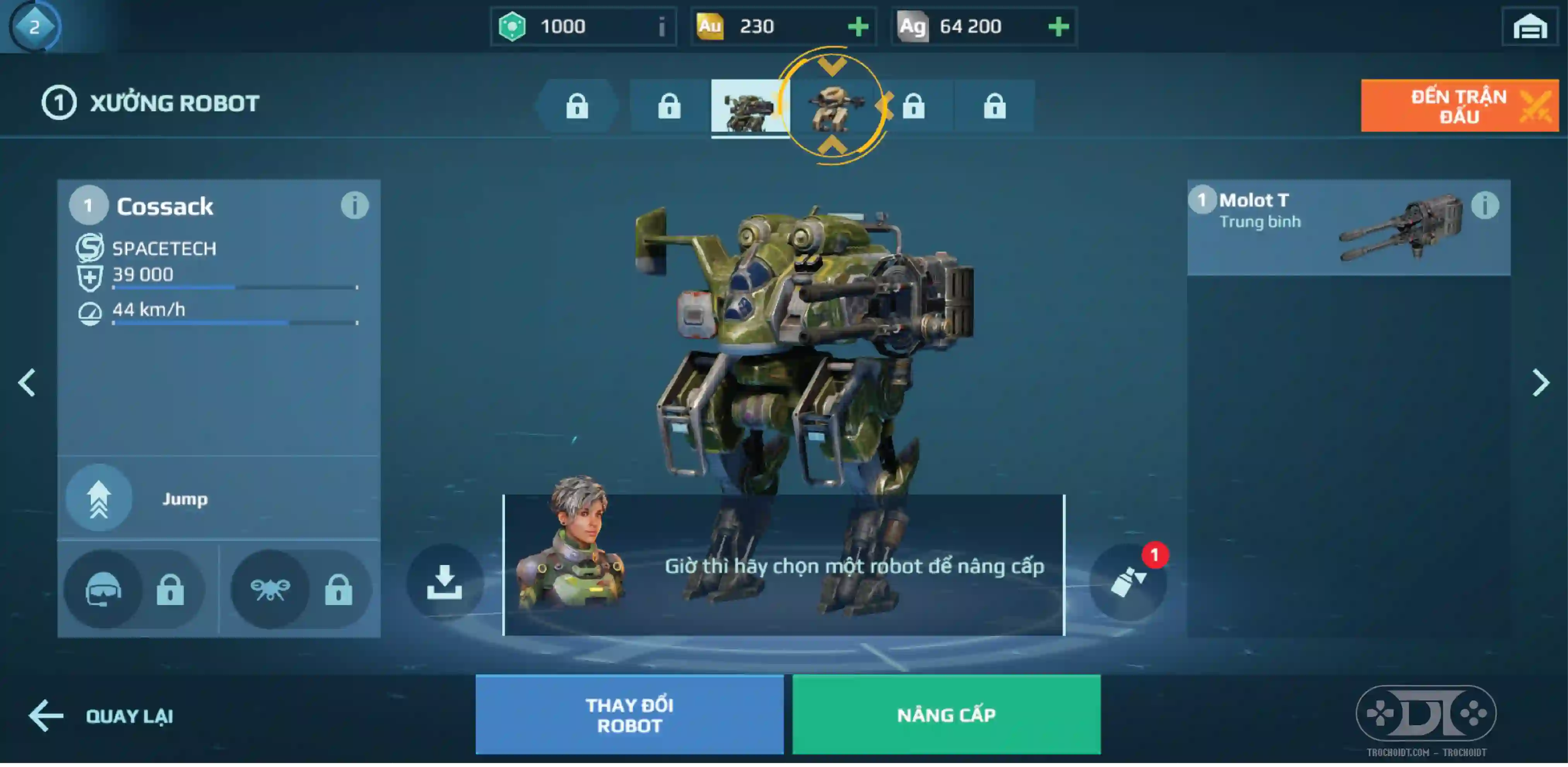Go to previous robot with left arrow
Viewport: 1568px width, 767px height.
pos(27,383)
